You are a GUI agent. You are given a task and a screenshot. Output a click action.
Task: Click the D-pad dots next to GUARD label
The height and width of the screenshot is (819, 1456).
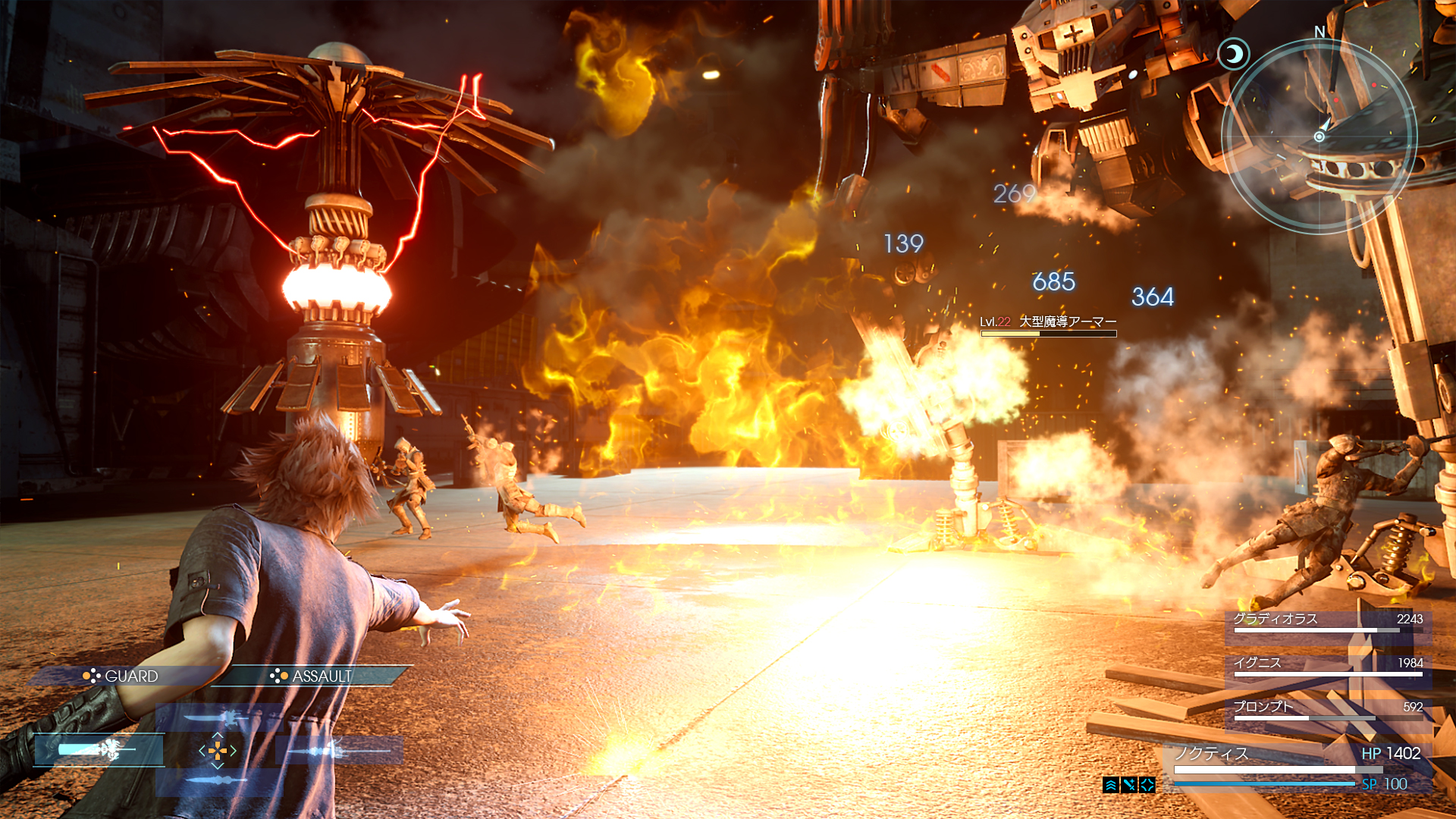(x=91, y=676)
